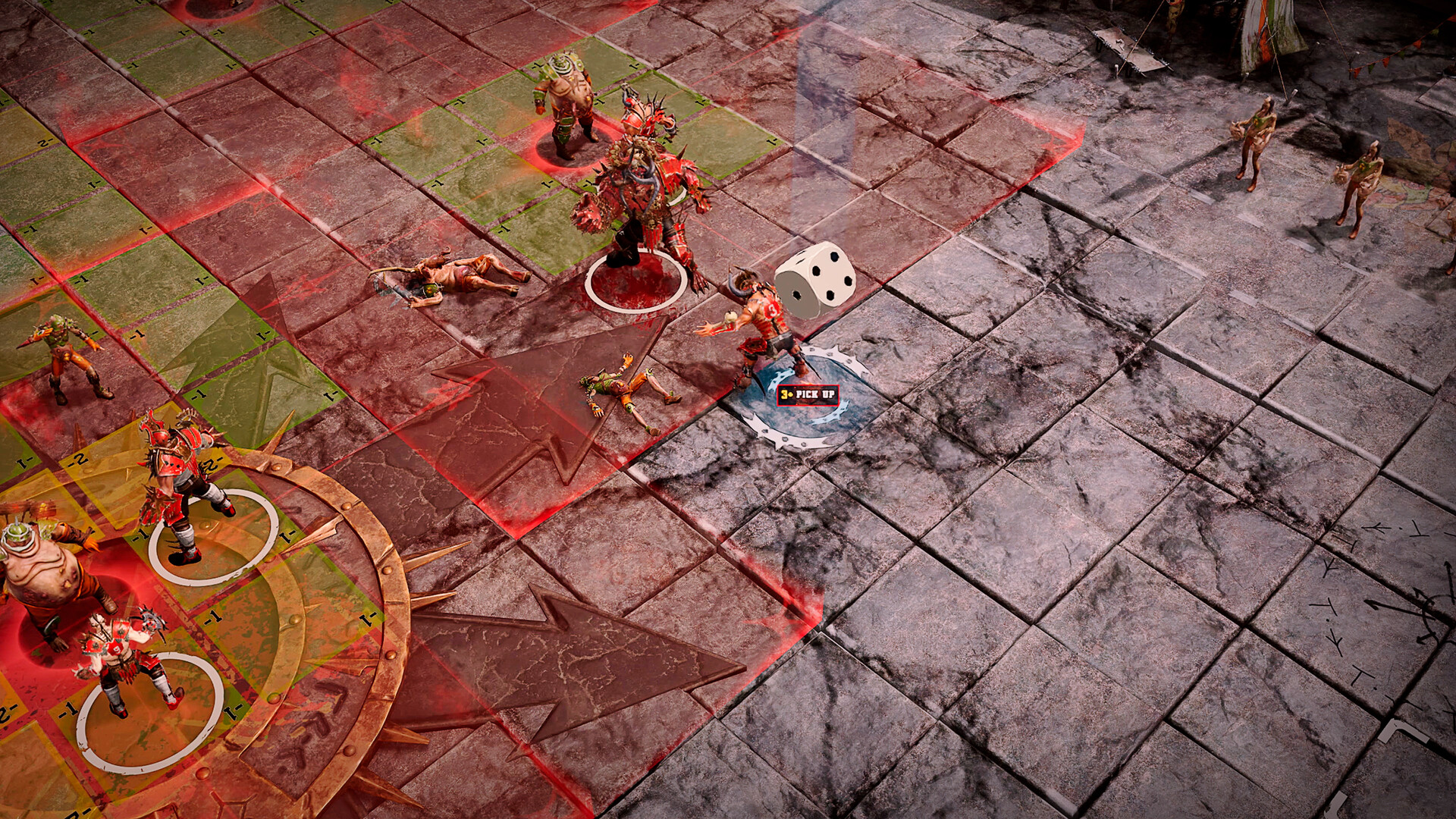Image resolution: width=1456 pixels, height=819 pixels.
Task: Click the knocked-down green player under the arrow
Action: [622, 387]
